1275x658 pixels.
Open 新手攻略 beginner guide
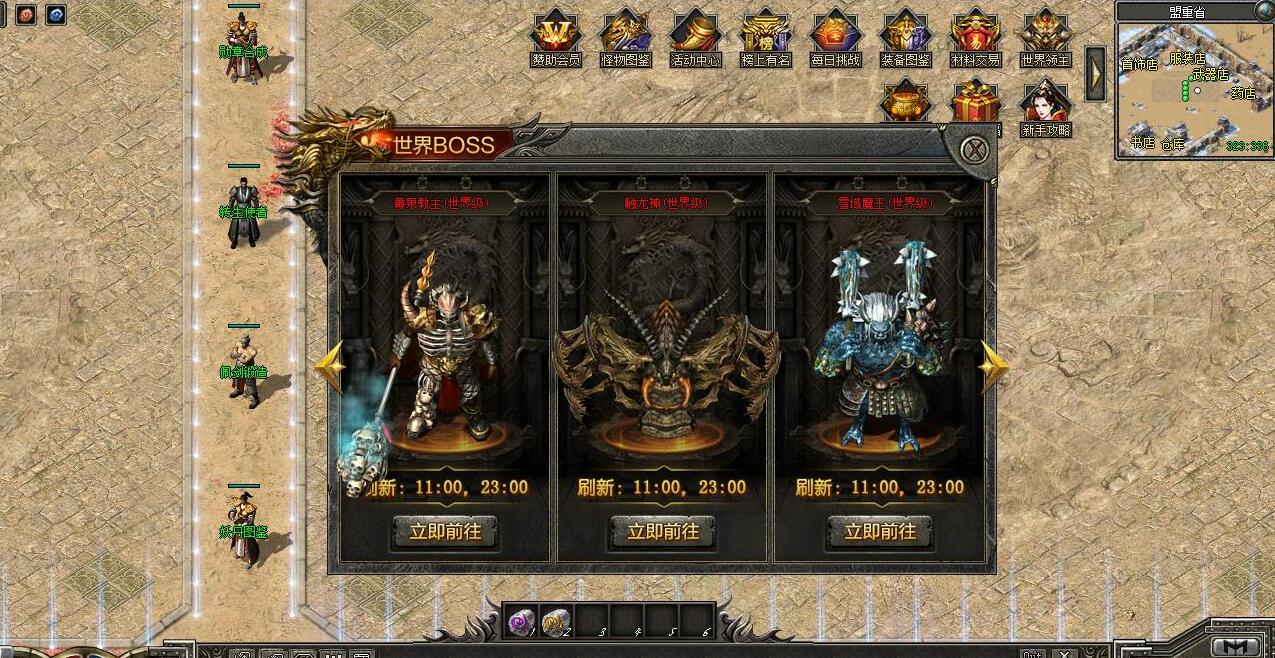[1045, 105]
